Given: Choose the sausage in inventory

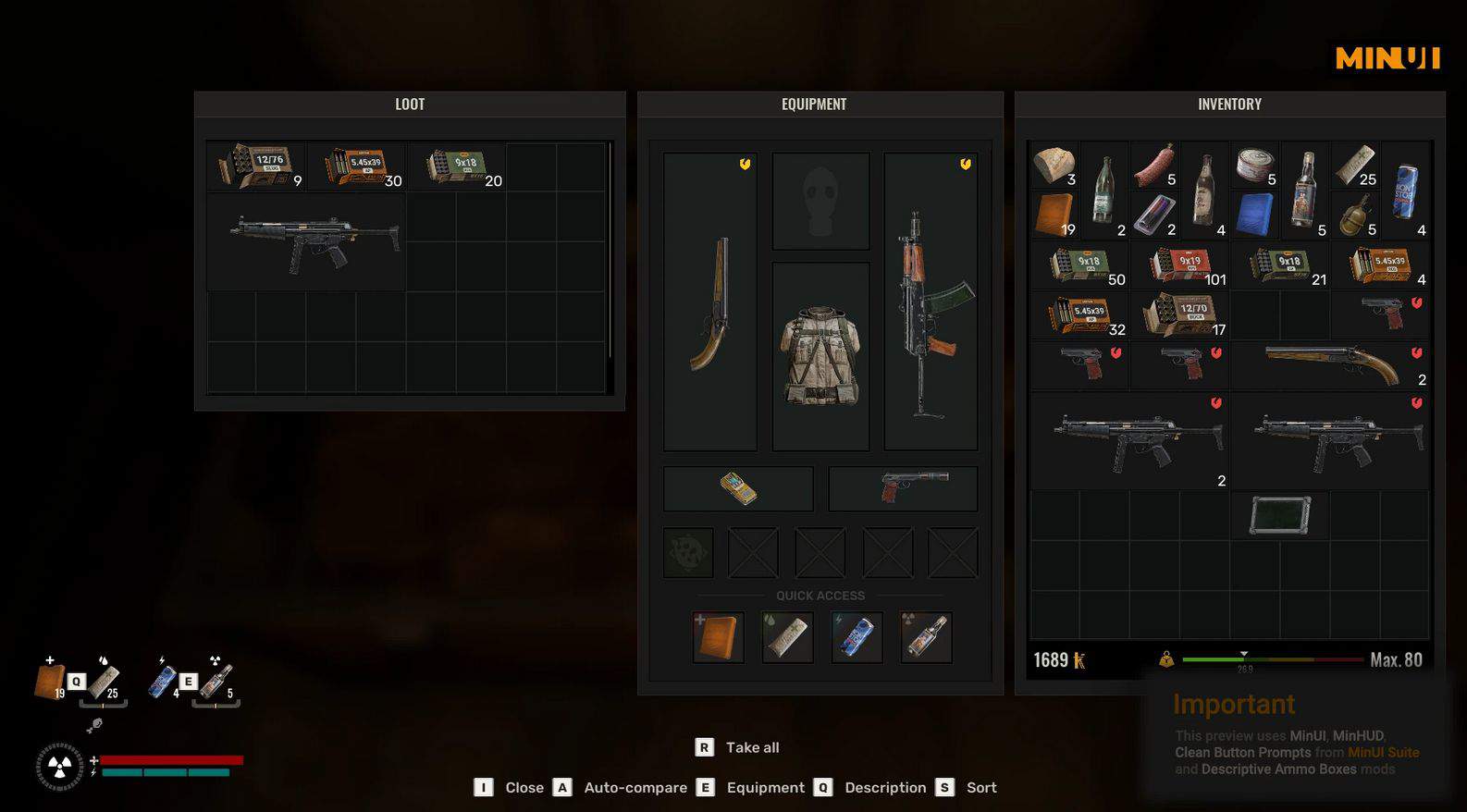Looking at the screenshot, I should (1154, 166).
